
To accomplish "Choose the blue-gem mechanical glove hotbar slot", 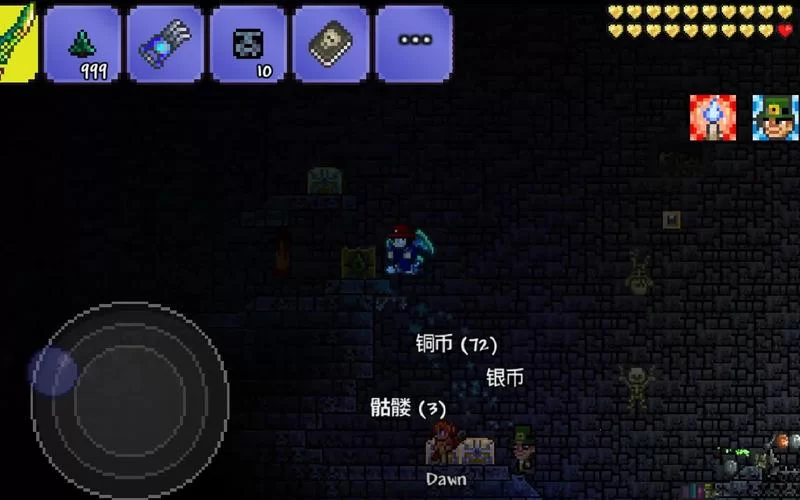I will click(166, 44).
